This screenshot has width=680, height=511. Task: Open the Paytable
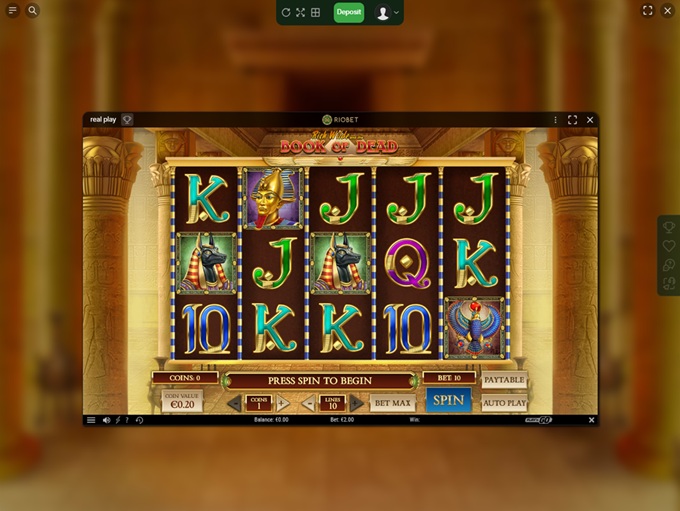(x=504, y=380)
